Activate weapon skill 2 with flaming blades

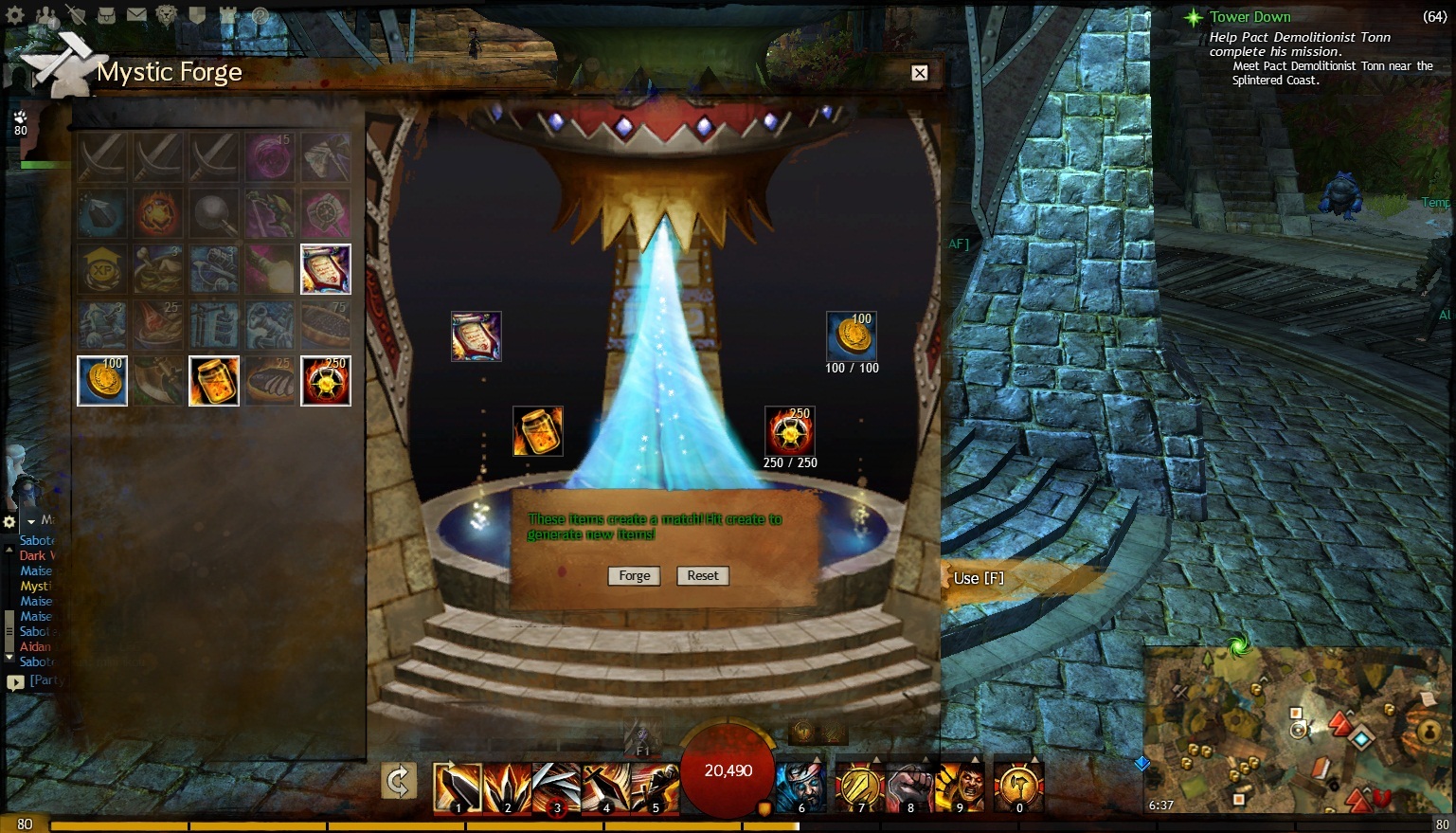click(508, 788)
